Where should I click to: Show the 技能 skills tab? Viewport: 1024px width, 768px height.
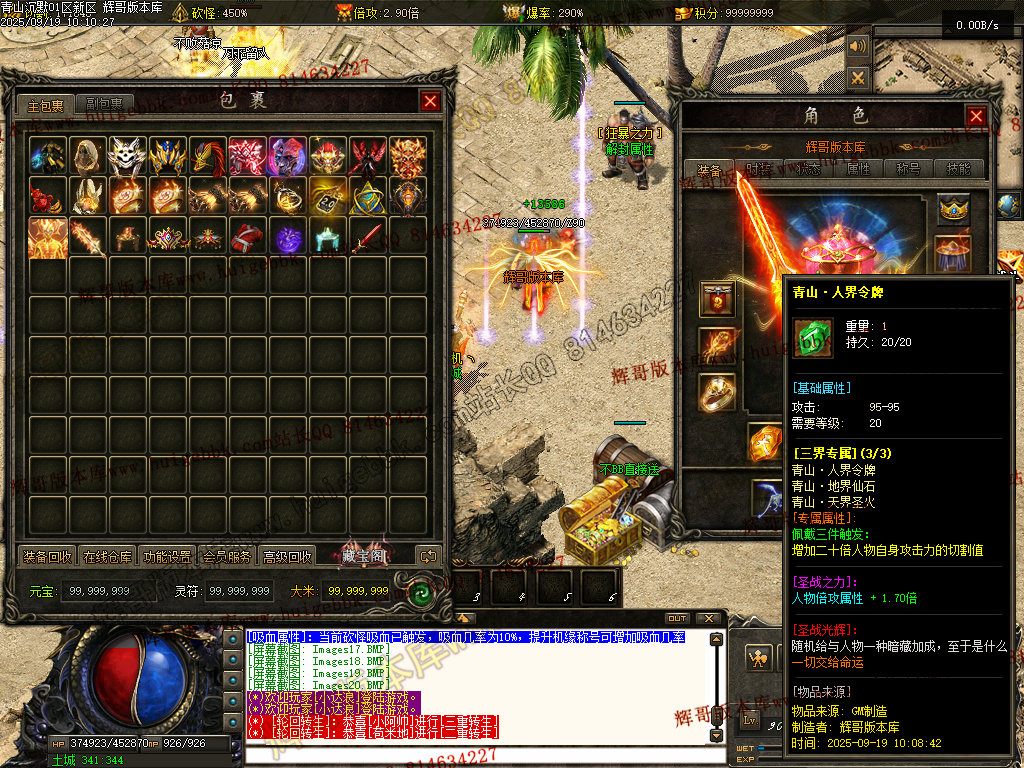tap(959, 170)
